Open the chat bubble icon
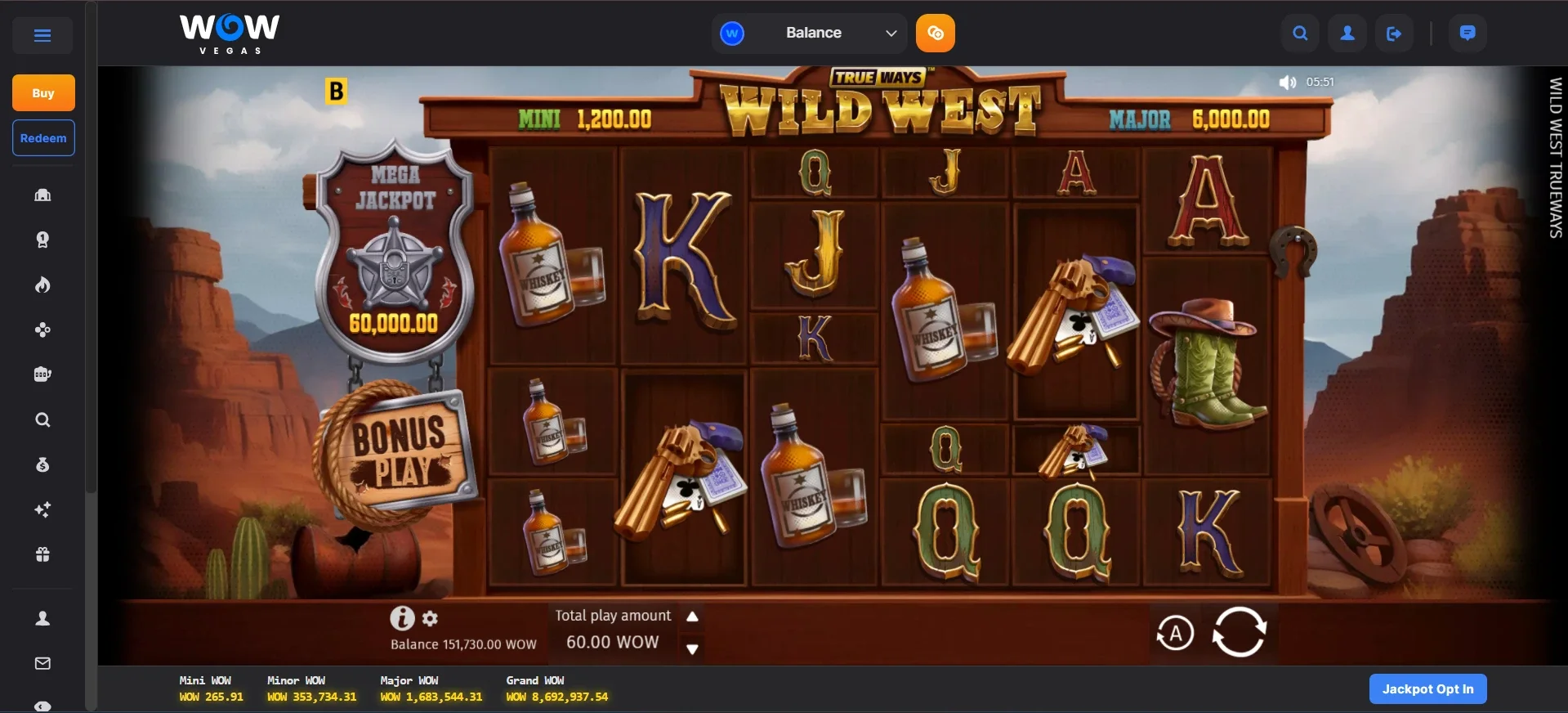 [1467, 34]
